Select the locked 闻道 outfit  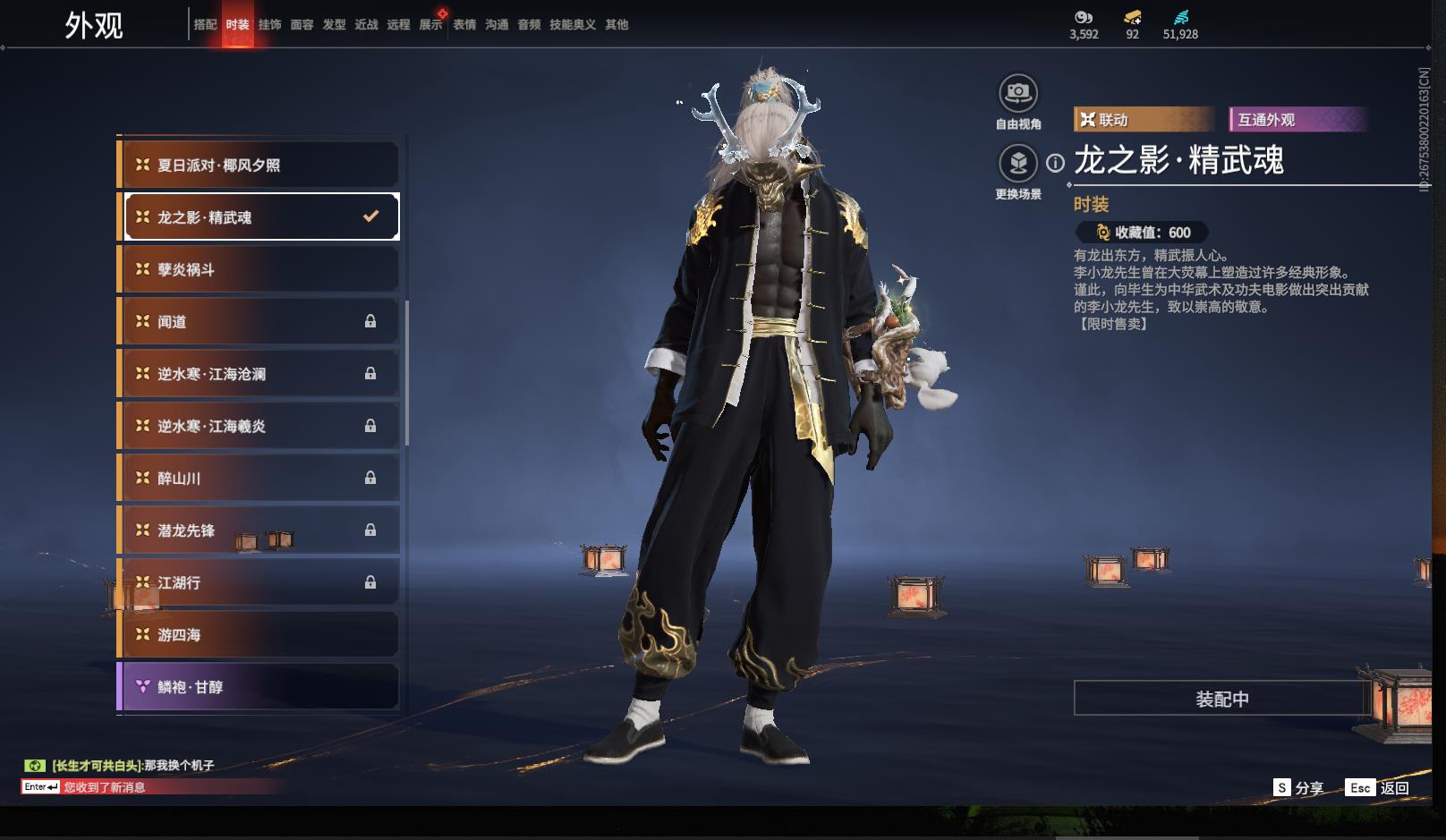coord(259,322)
